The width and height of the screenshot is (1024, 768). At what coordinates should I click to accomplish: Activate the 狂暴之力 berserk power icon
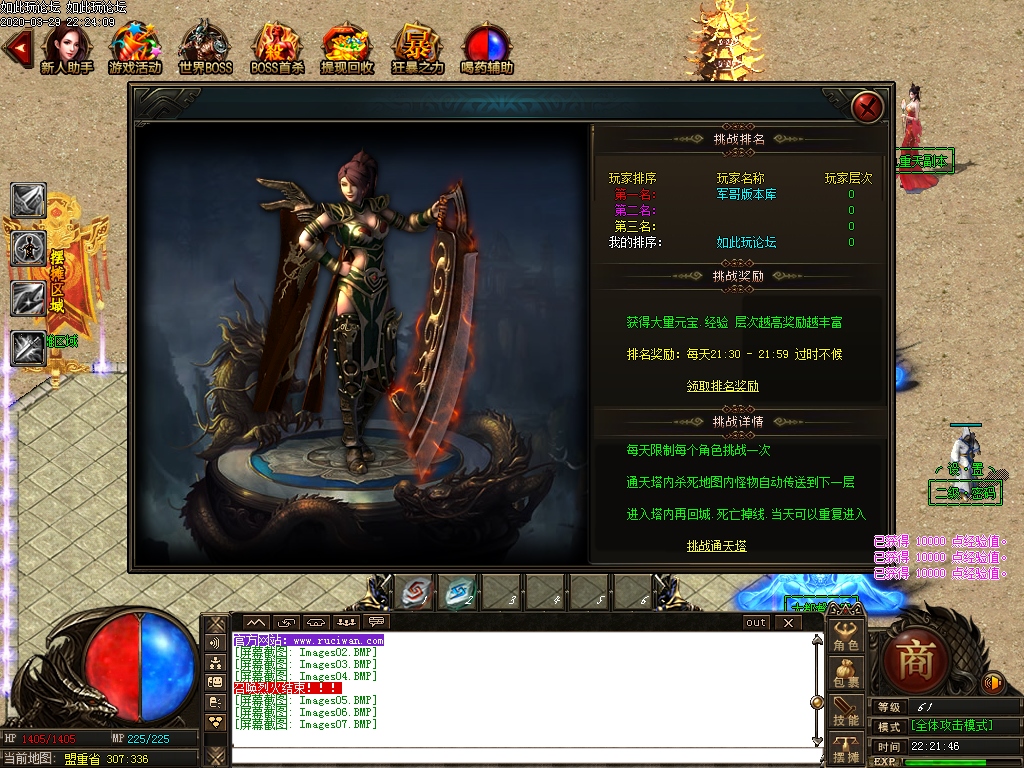point(418,47)
